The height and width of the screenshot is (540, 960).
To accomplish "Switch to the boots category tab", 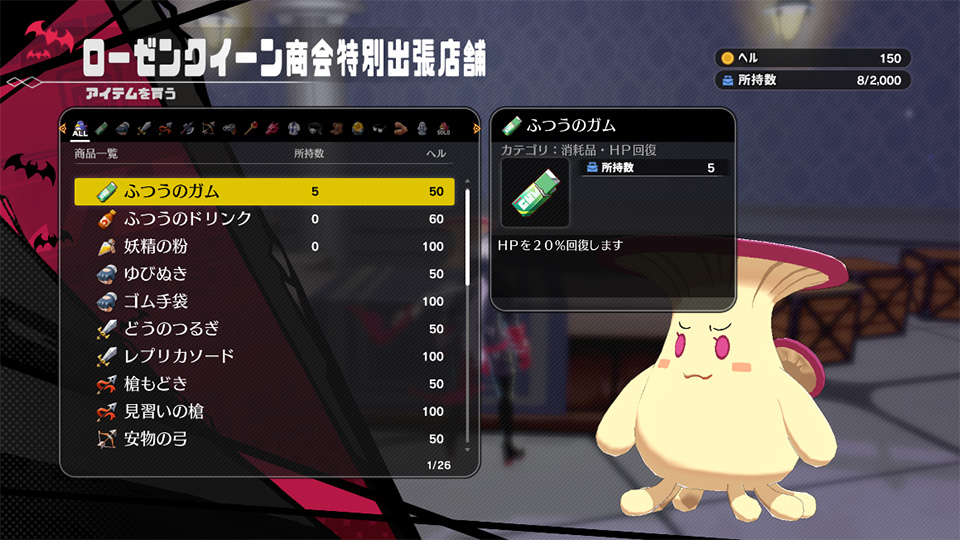I will click(336, 128).
